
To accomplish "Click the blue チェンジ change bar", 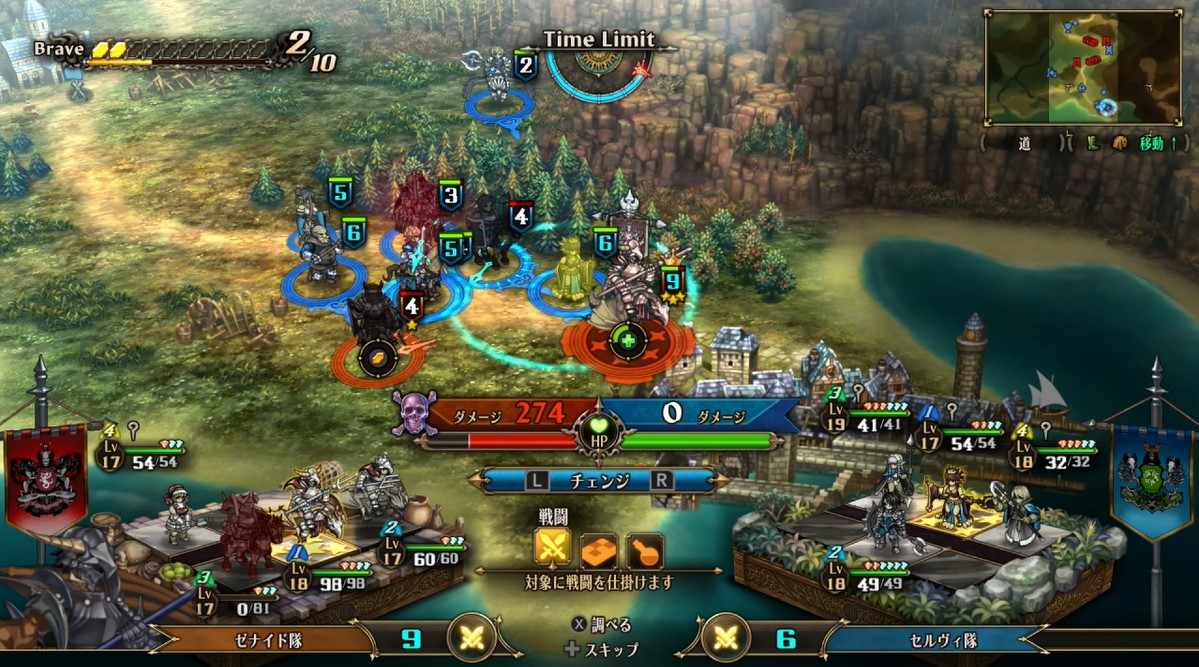I will (599, 480).
